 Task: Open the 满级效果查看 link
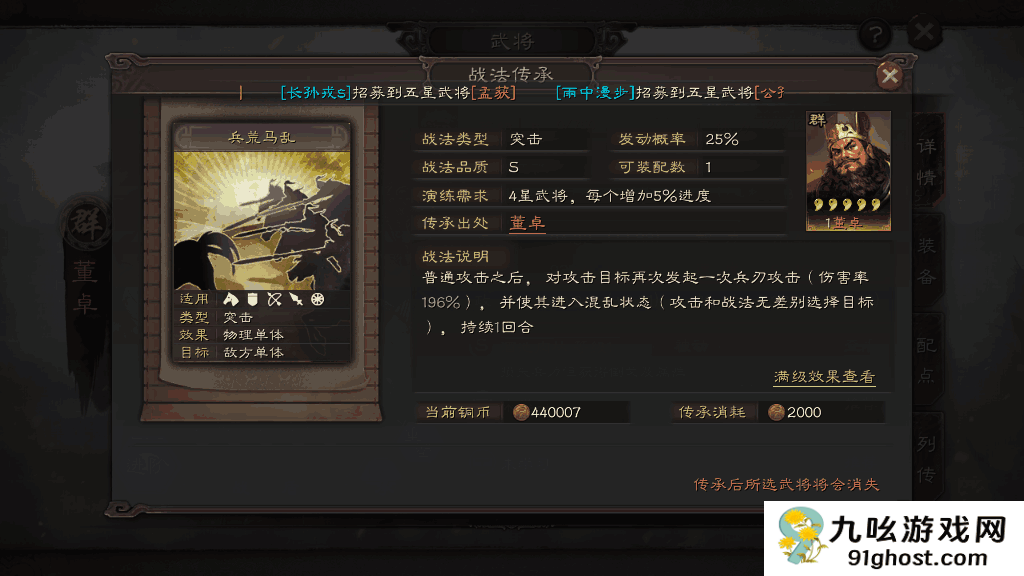824,377
